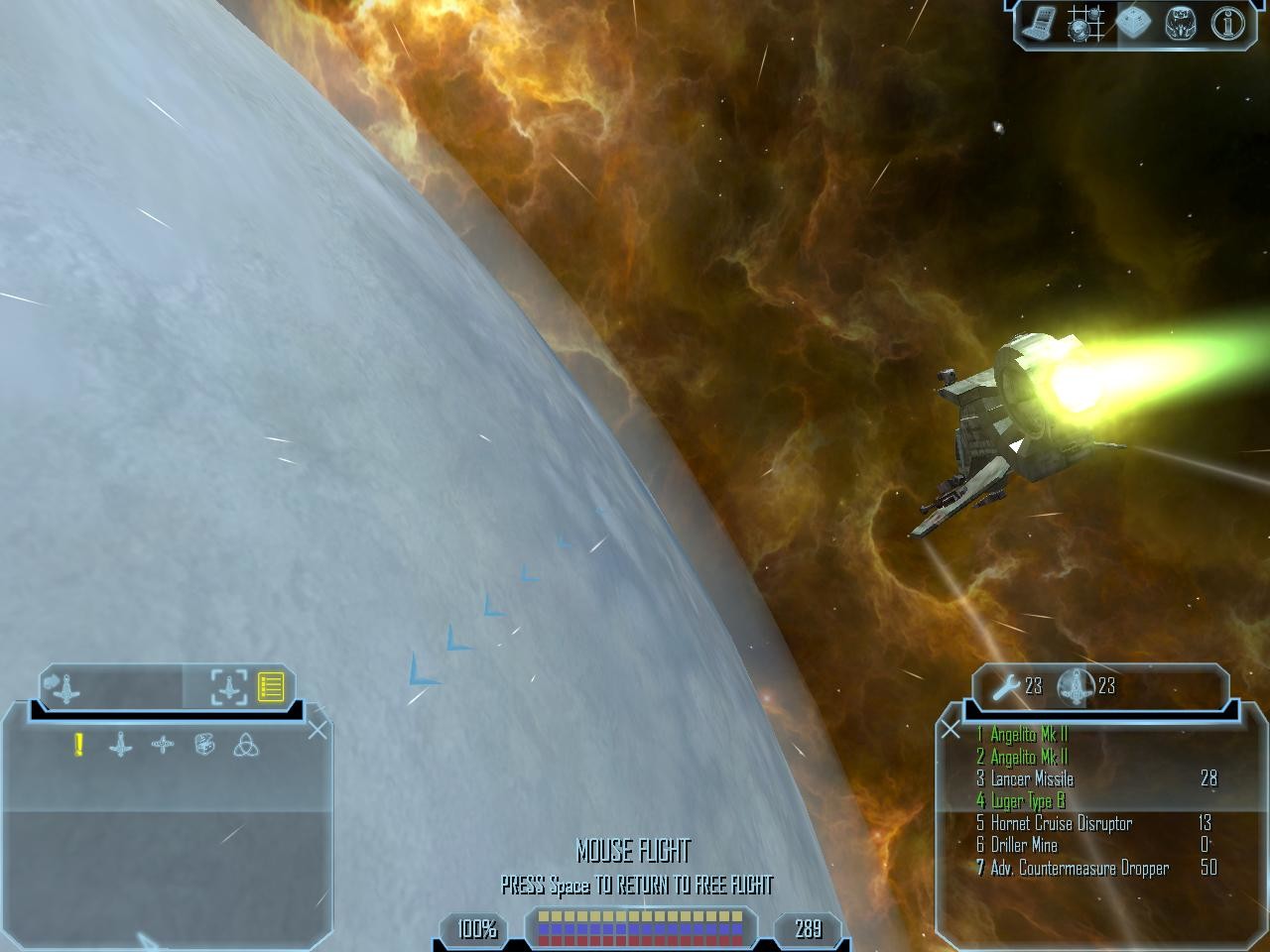Filter contacts by yellow exclamation important
The height and width of the screenshot is (952, 1270).
click(x=78, y=745)
